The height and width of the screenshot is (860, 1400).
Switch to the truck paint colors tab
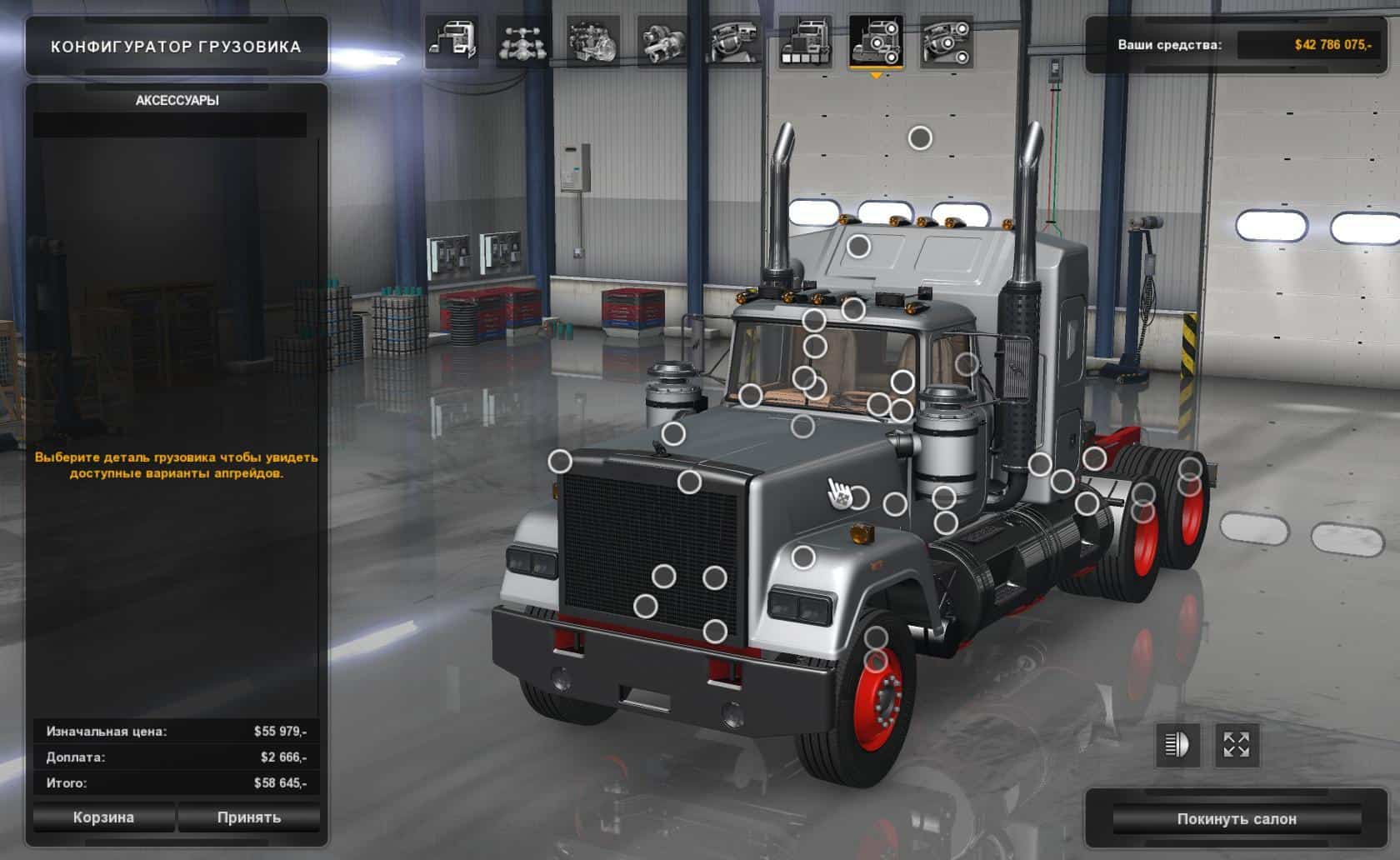point(804,41)
